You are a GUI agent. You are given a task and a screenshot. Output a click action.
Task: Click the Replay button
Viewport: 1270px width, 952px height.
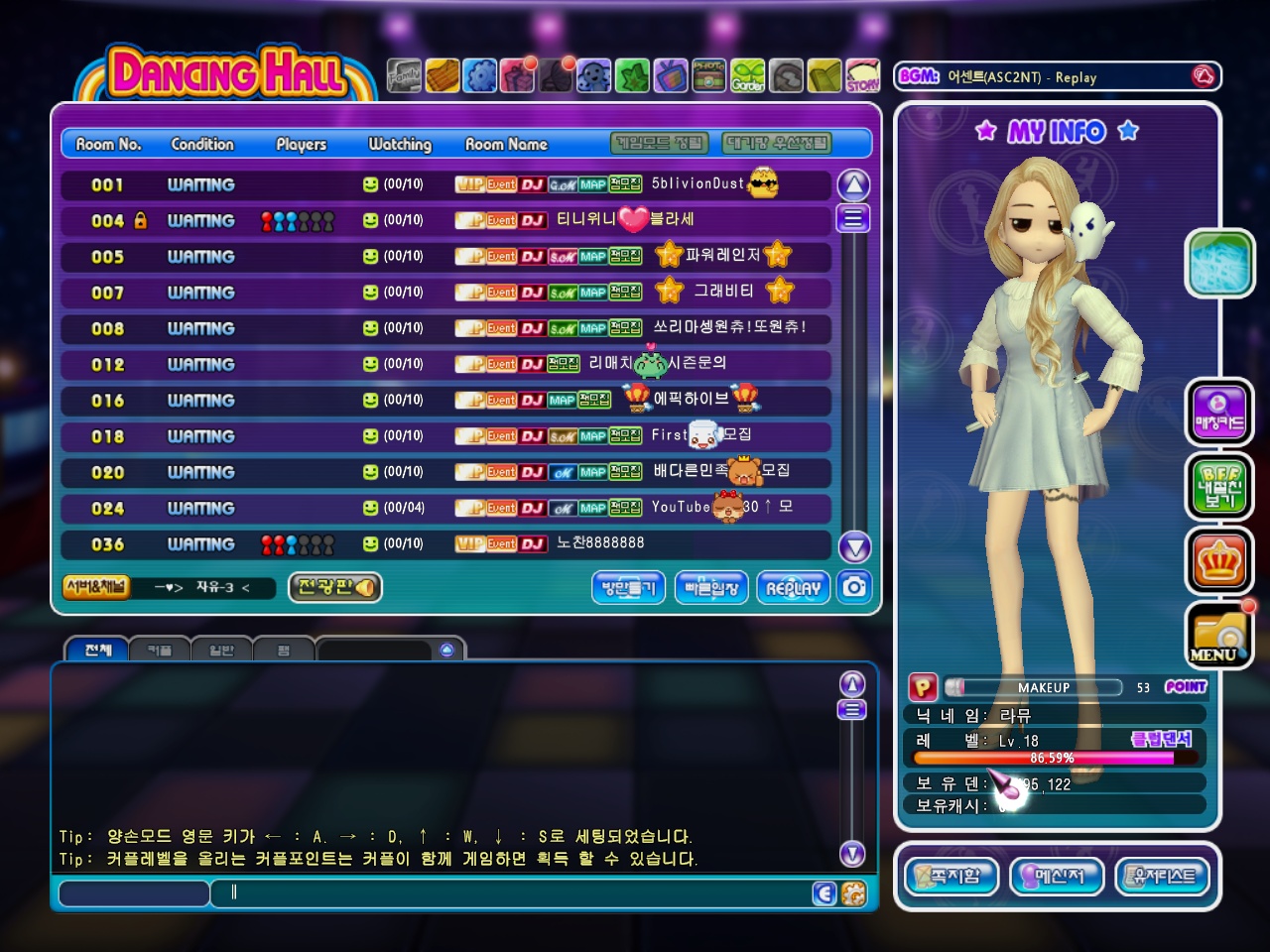pos(793,588)
